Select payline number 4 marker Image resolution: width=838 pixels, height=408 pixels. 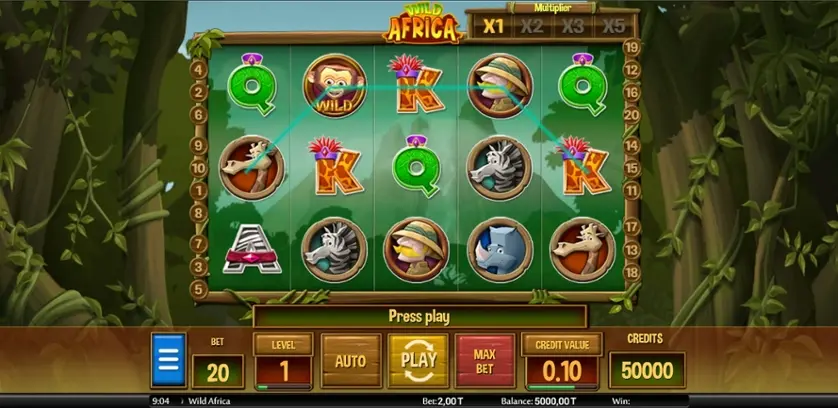(198, 71)
